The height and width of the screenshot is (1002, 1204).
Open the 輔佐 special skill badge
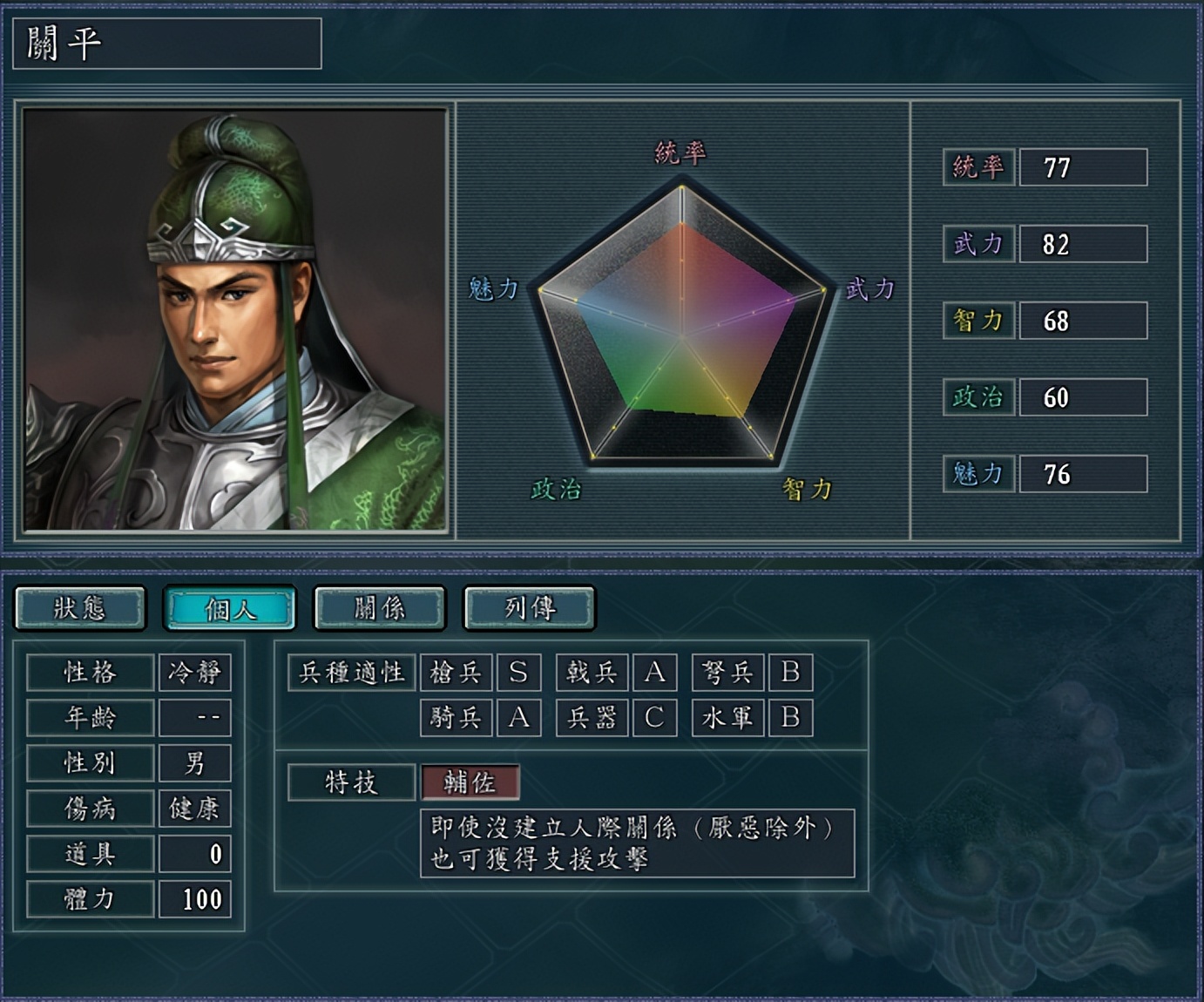470,782
